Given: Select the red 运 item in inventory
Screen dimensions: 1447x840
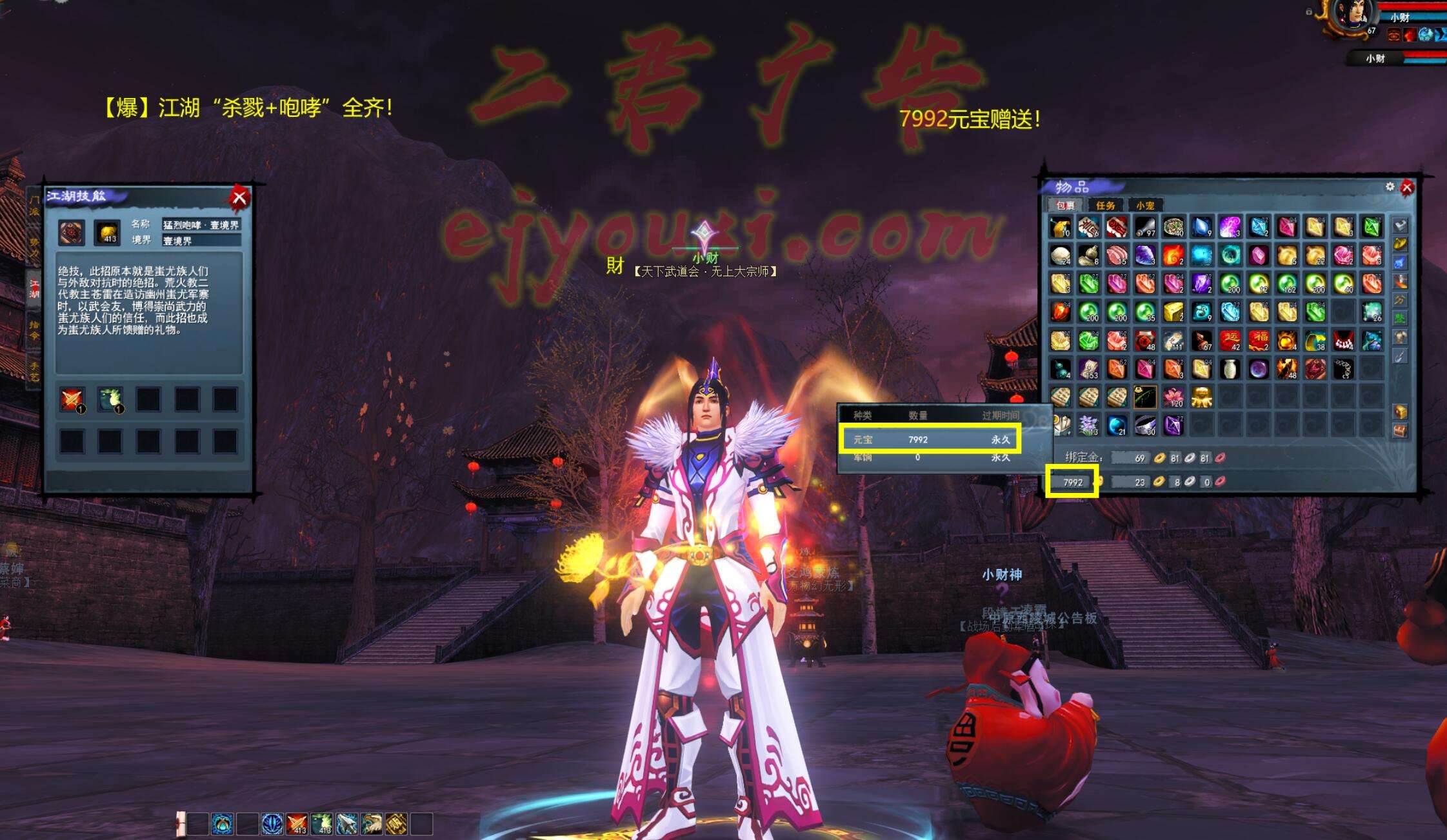Looking at the screenshot, I should (x=1230, y=340).
